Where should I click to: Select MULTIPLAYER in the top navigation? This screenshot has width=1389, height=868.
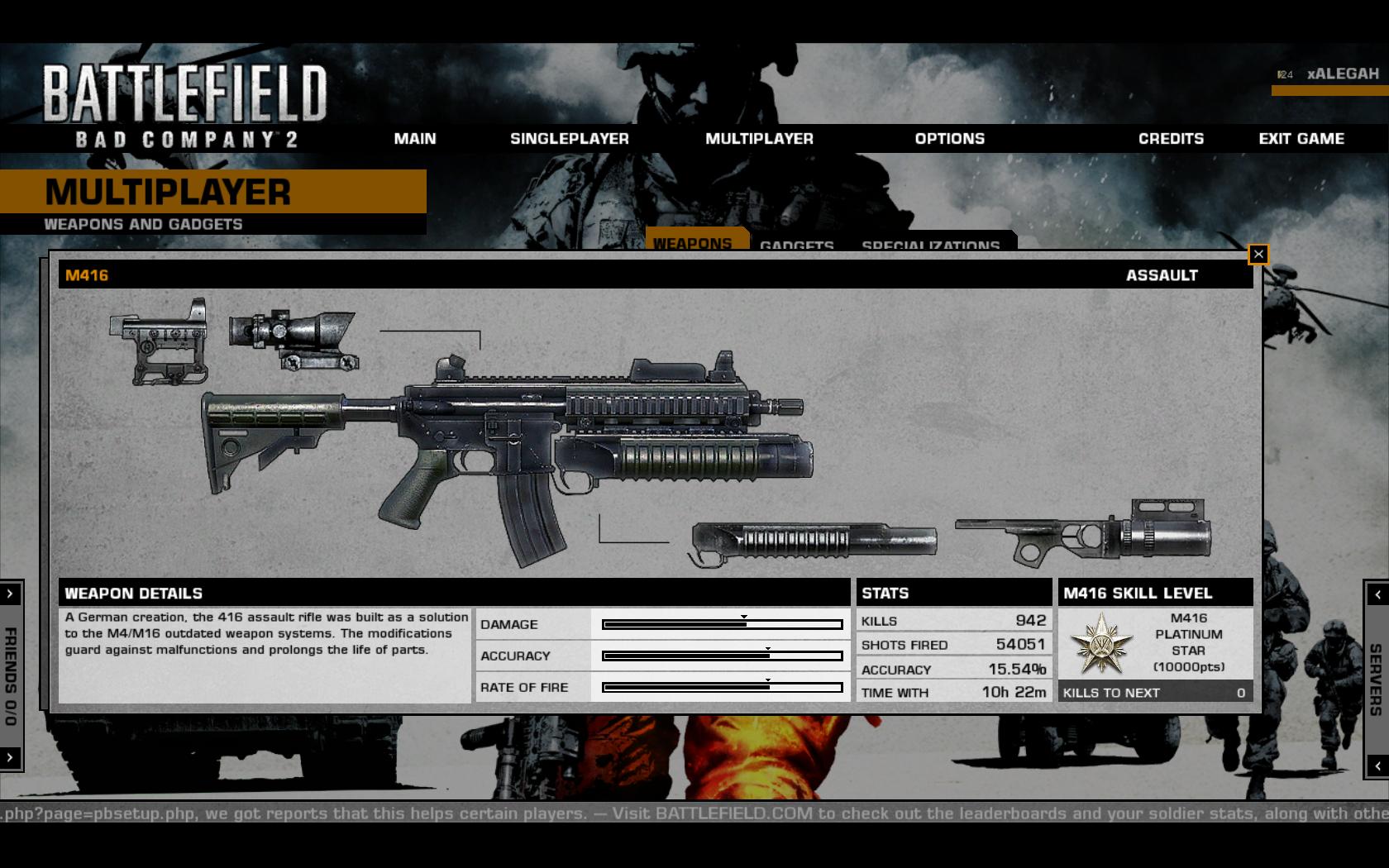click(x=759, y=139)
